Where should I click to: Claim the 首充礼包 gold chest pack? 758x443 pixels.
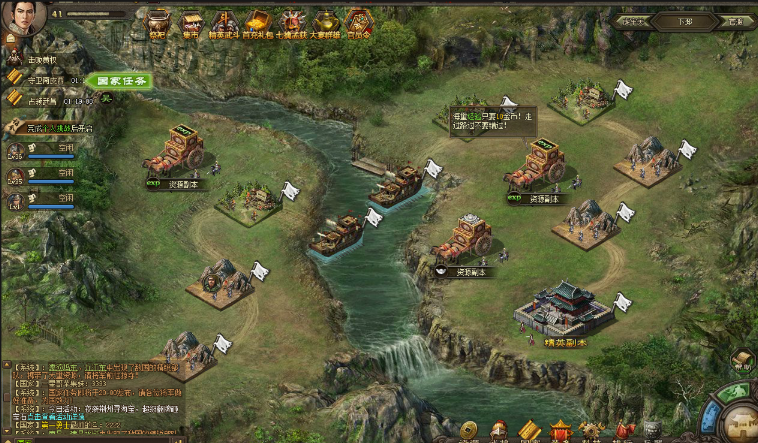coord(258,22)
